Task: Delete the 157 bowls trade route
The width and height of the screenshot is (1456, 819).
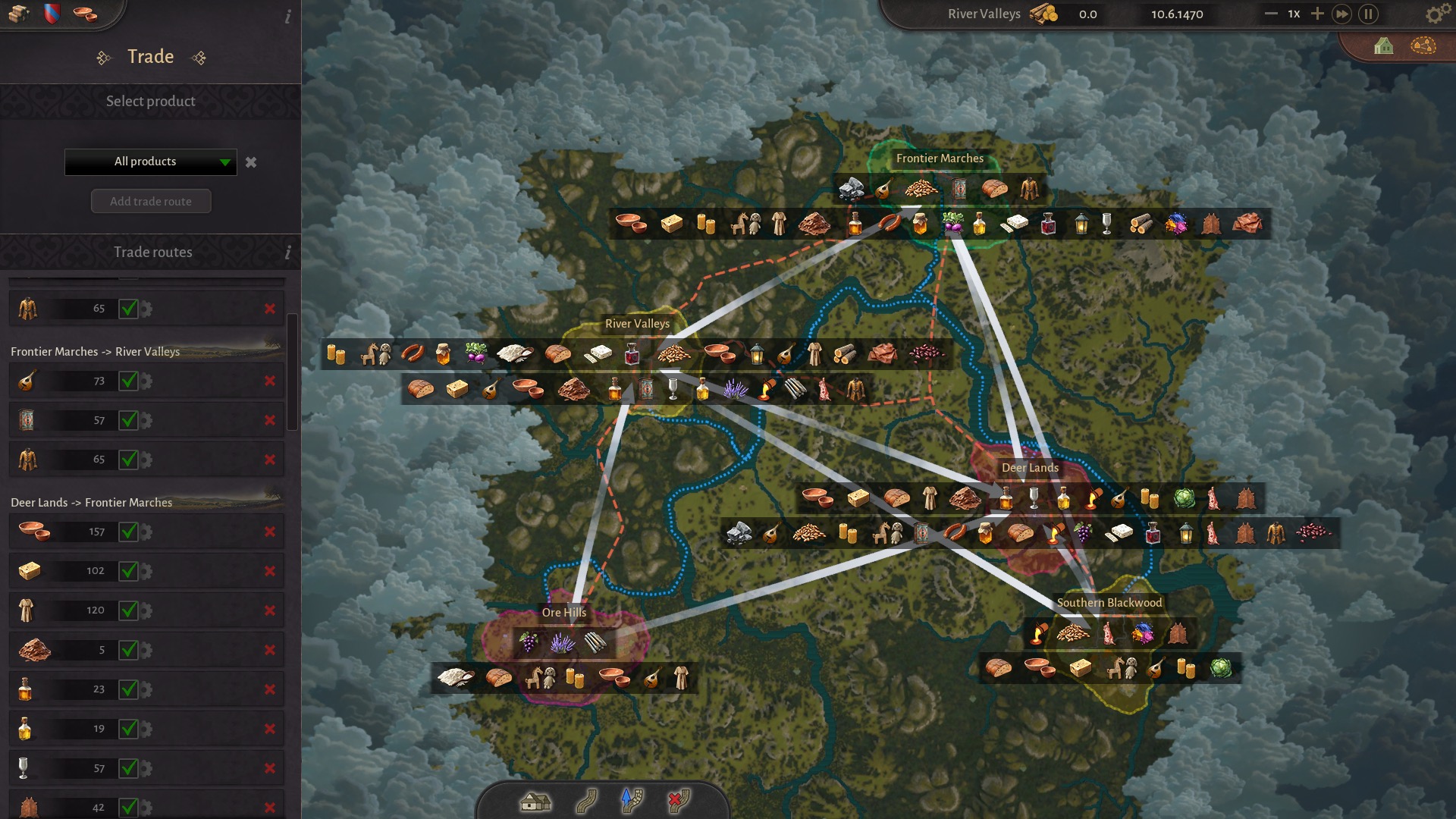Action: [270, 532]
